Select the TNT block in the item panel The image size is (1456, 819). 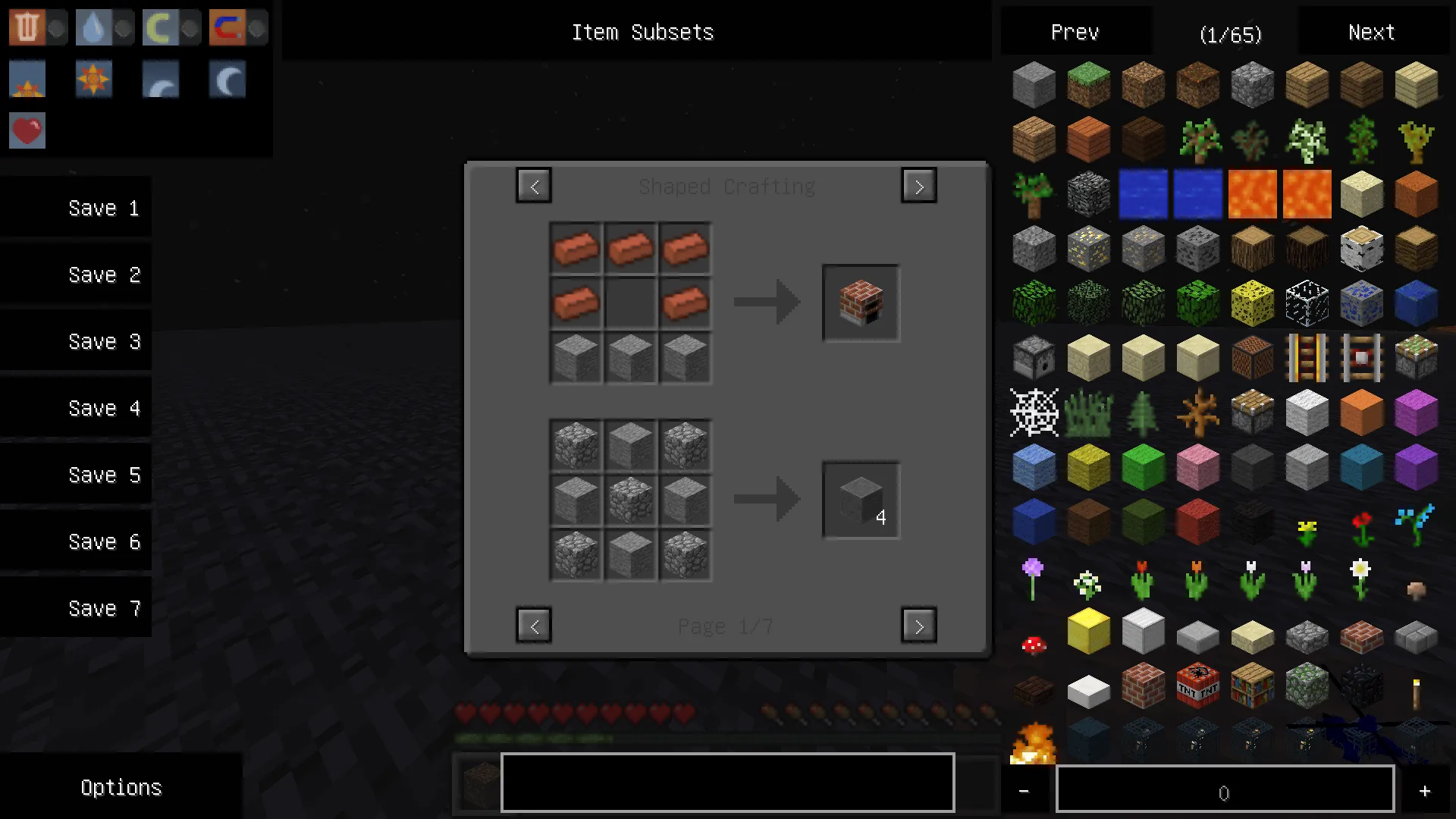(x=1197, y=686)
